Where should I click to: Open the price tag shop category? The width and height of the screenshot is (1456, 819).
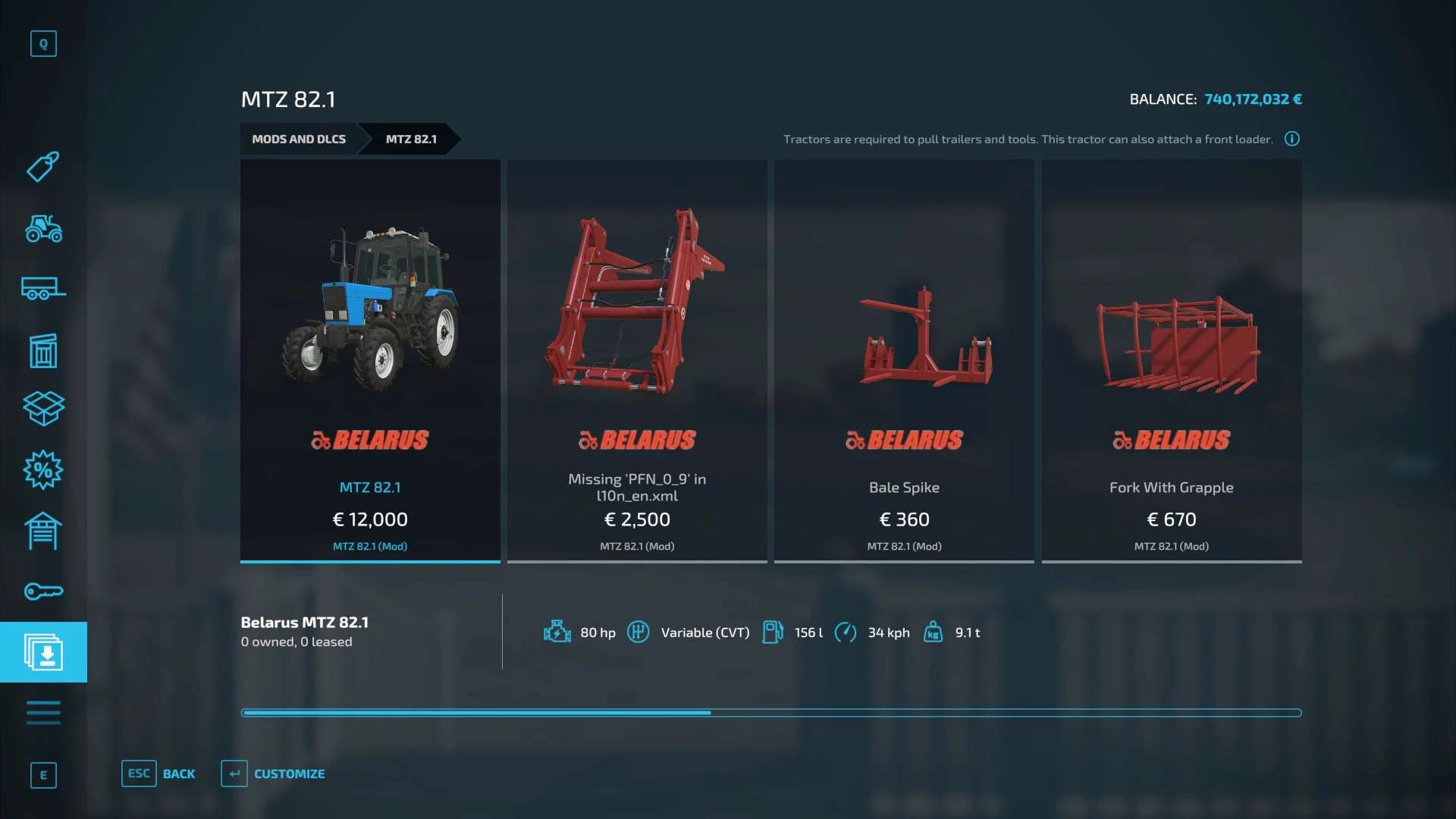(43, 167)
